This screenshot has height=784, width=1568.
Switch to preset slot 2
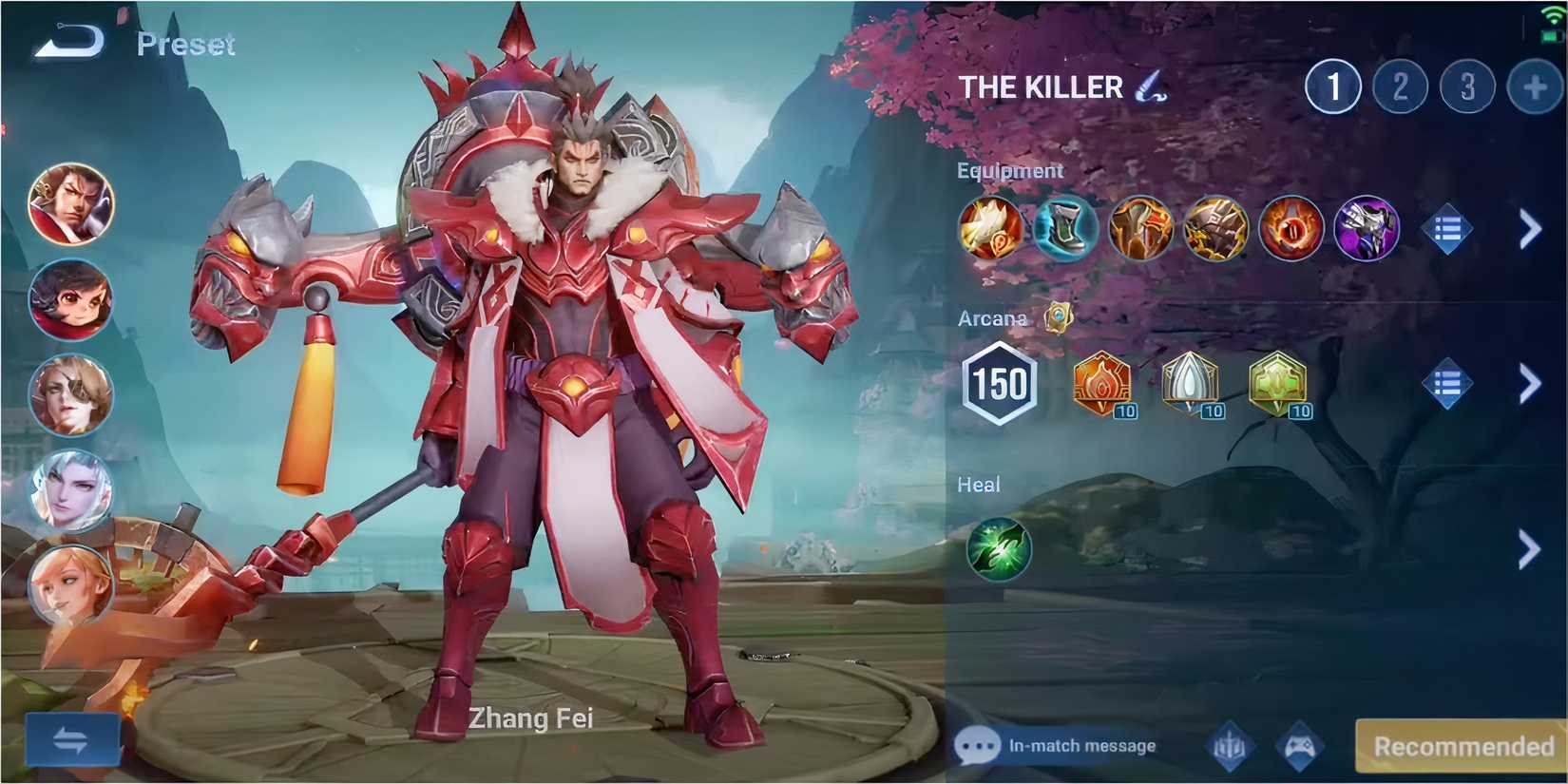pos(1399,86)
